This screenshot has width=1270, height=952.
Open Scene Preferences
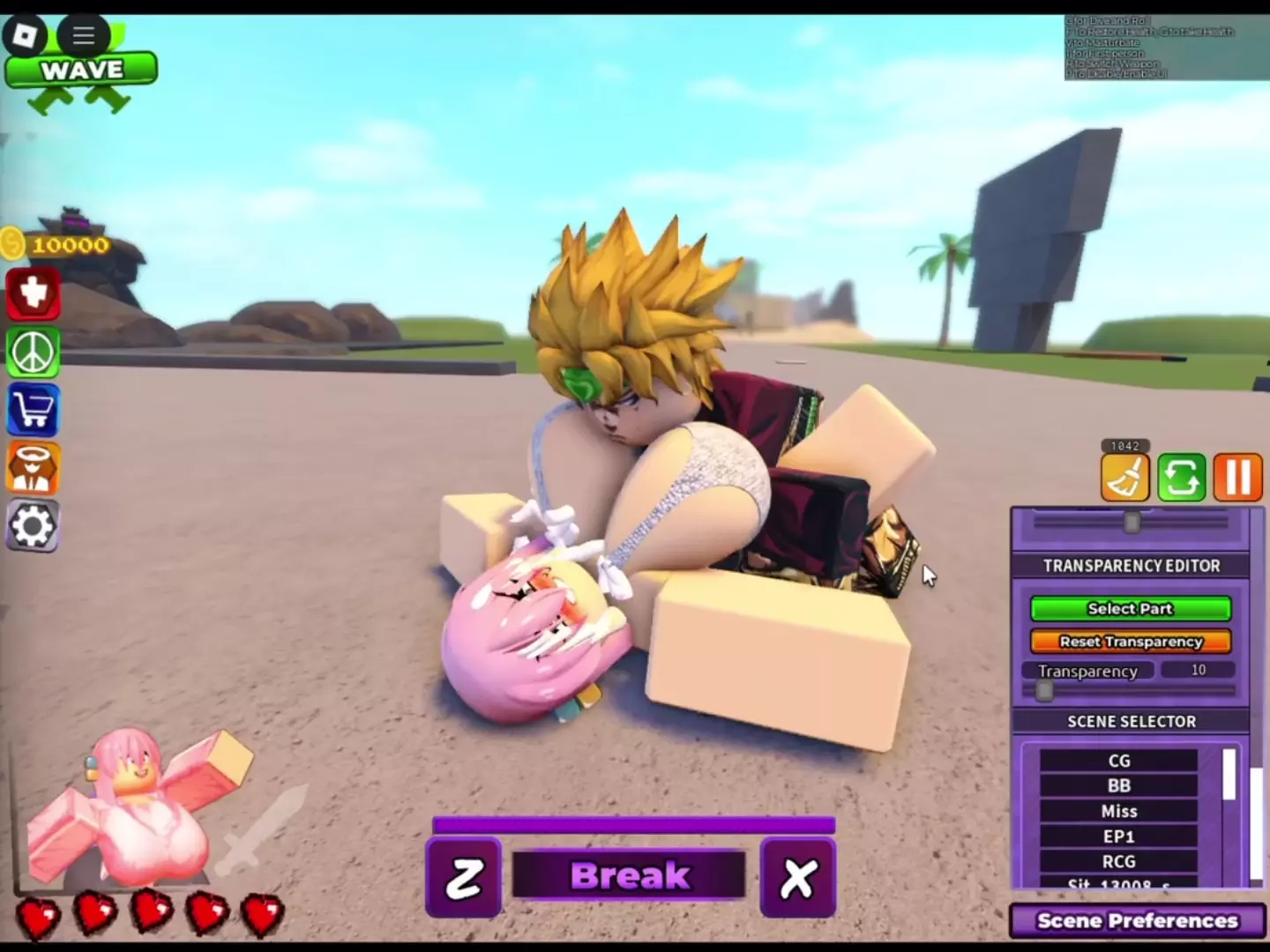[x=1138, y=921]
